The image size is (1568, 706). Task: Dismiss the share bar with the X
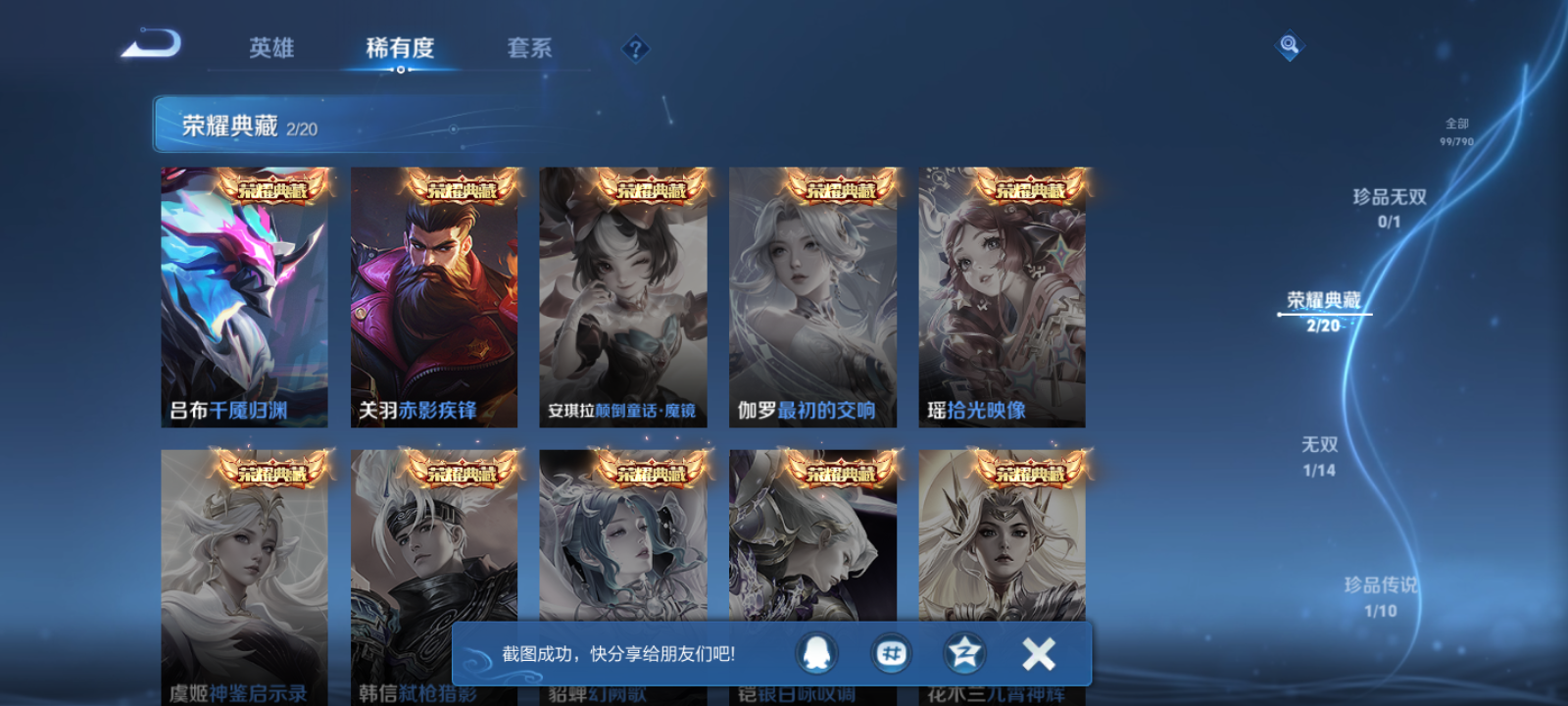(1038, 653)
